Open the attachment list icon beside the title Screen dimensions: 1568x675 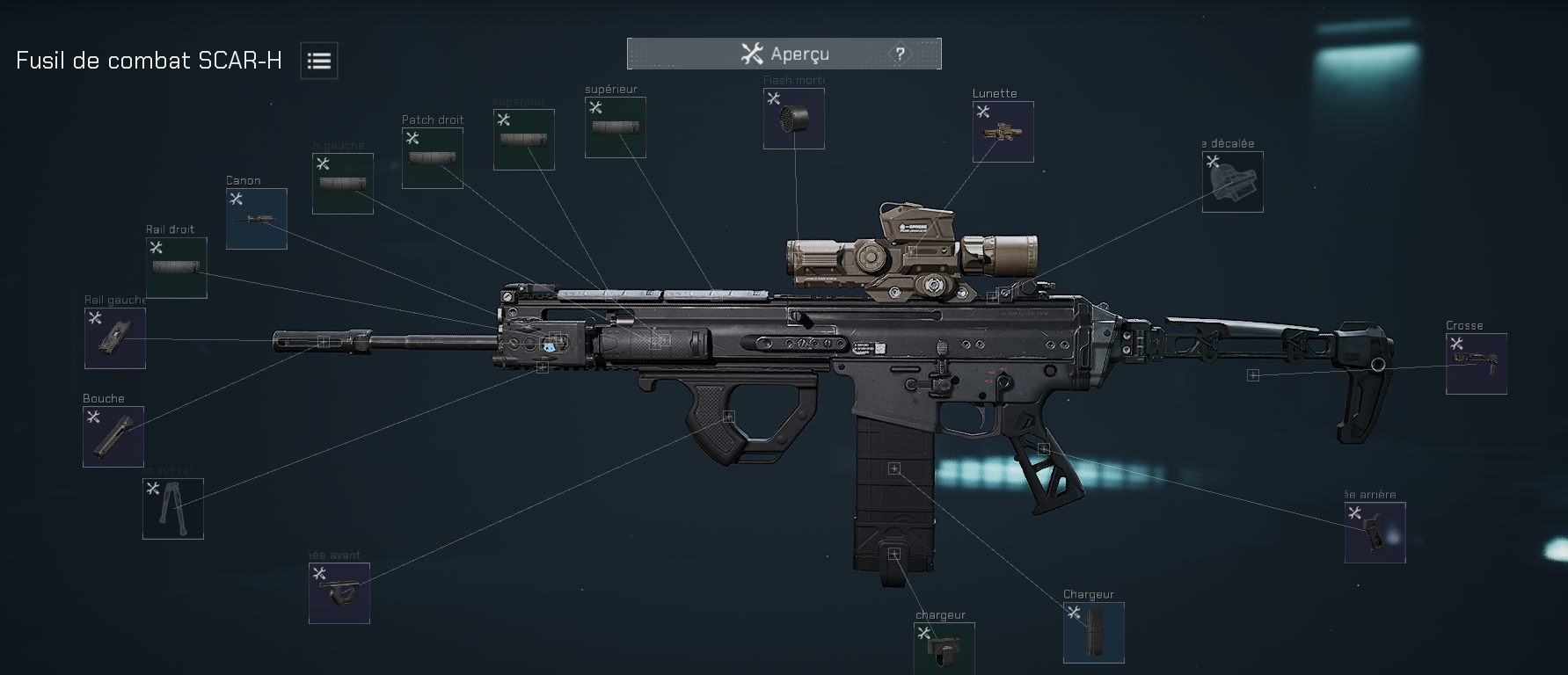pyautogui.click(x=318, y=60)
